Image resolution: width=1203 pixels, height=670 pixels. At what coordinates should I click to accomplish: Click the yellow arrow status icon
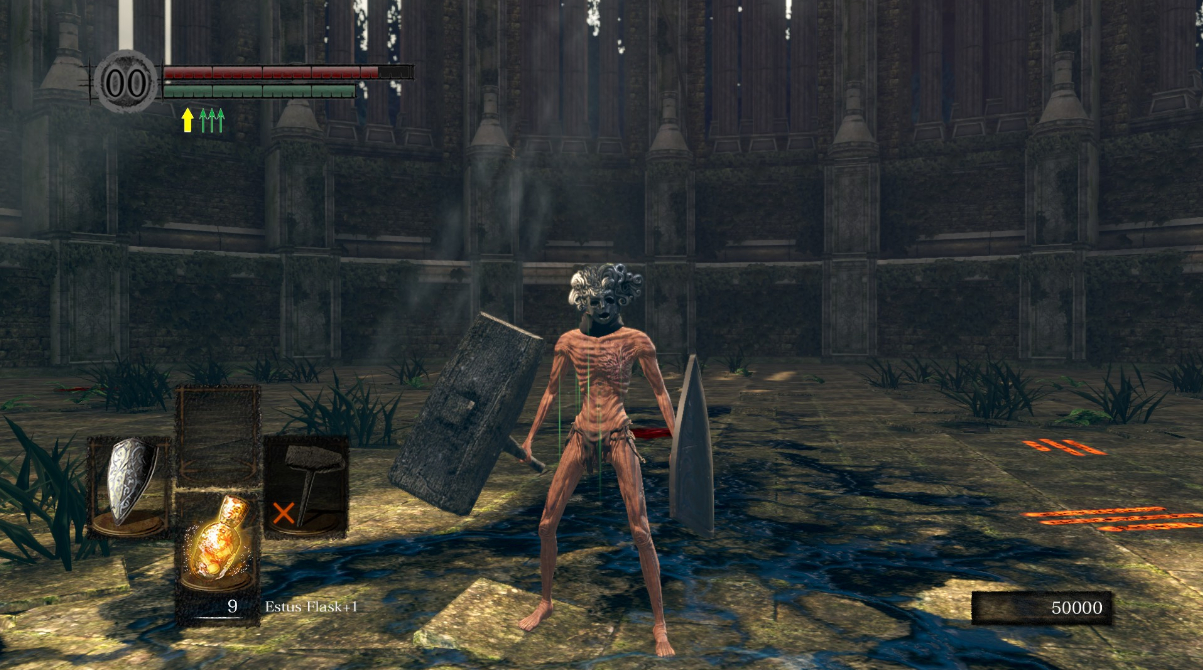tap(187, 120)
